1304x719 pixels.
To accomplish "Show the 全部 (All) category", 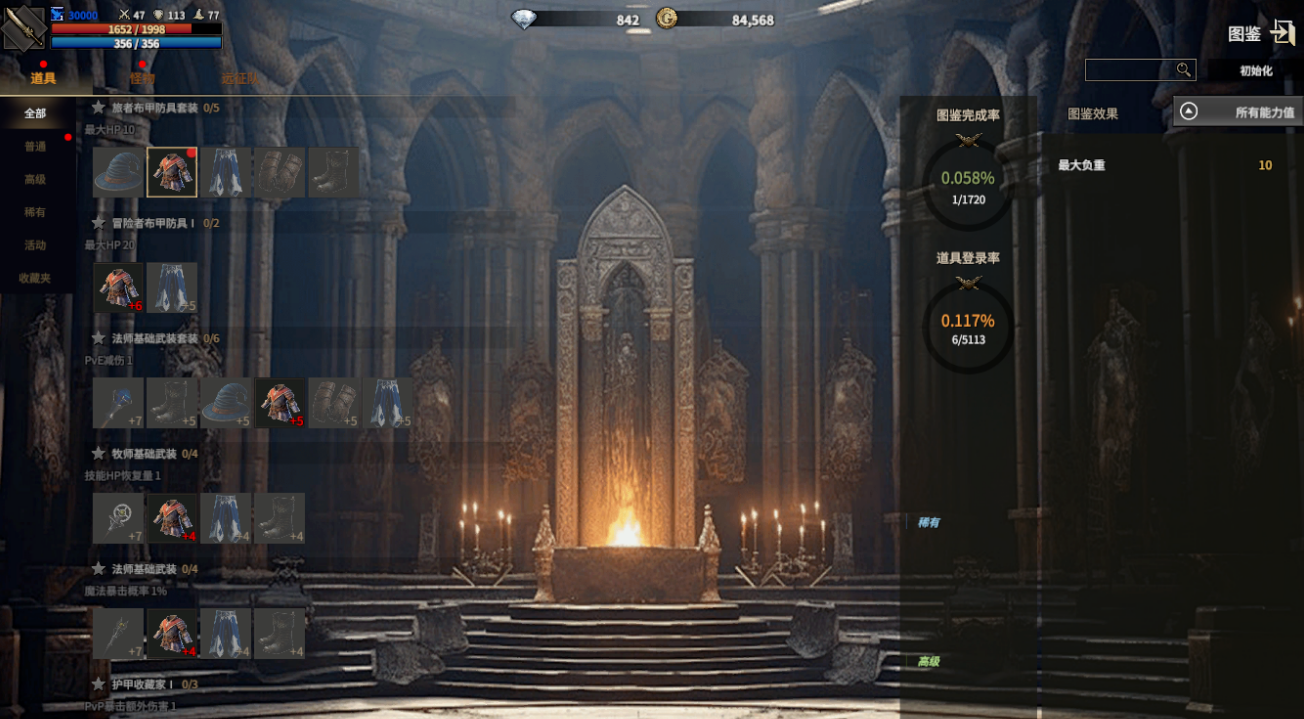I will tap(36, 114).
